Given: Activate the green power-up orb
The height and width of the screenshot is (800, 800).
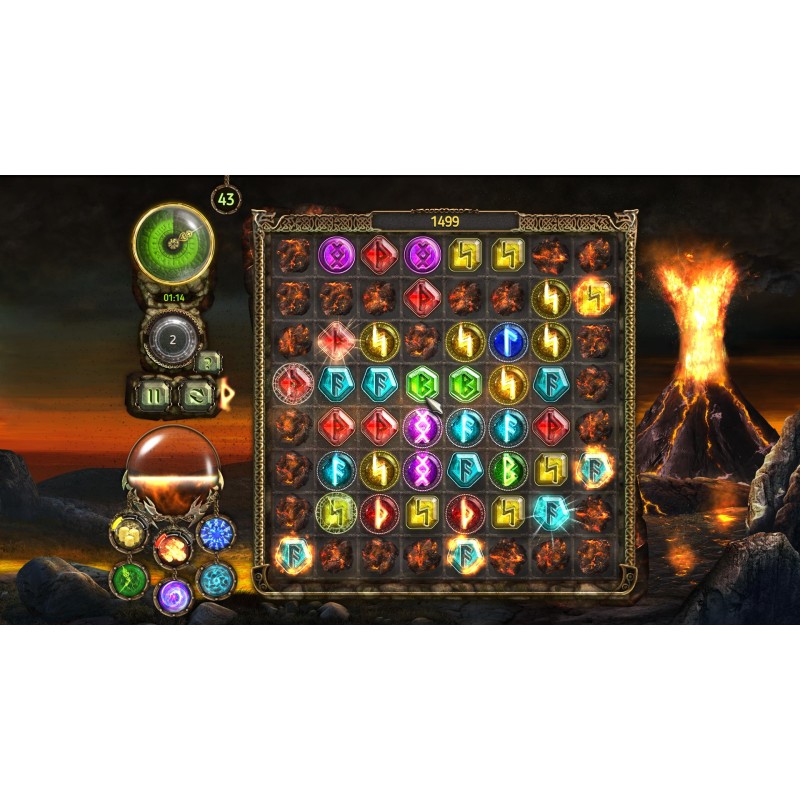Looking at the screenshot, I should (128, 578).
